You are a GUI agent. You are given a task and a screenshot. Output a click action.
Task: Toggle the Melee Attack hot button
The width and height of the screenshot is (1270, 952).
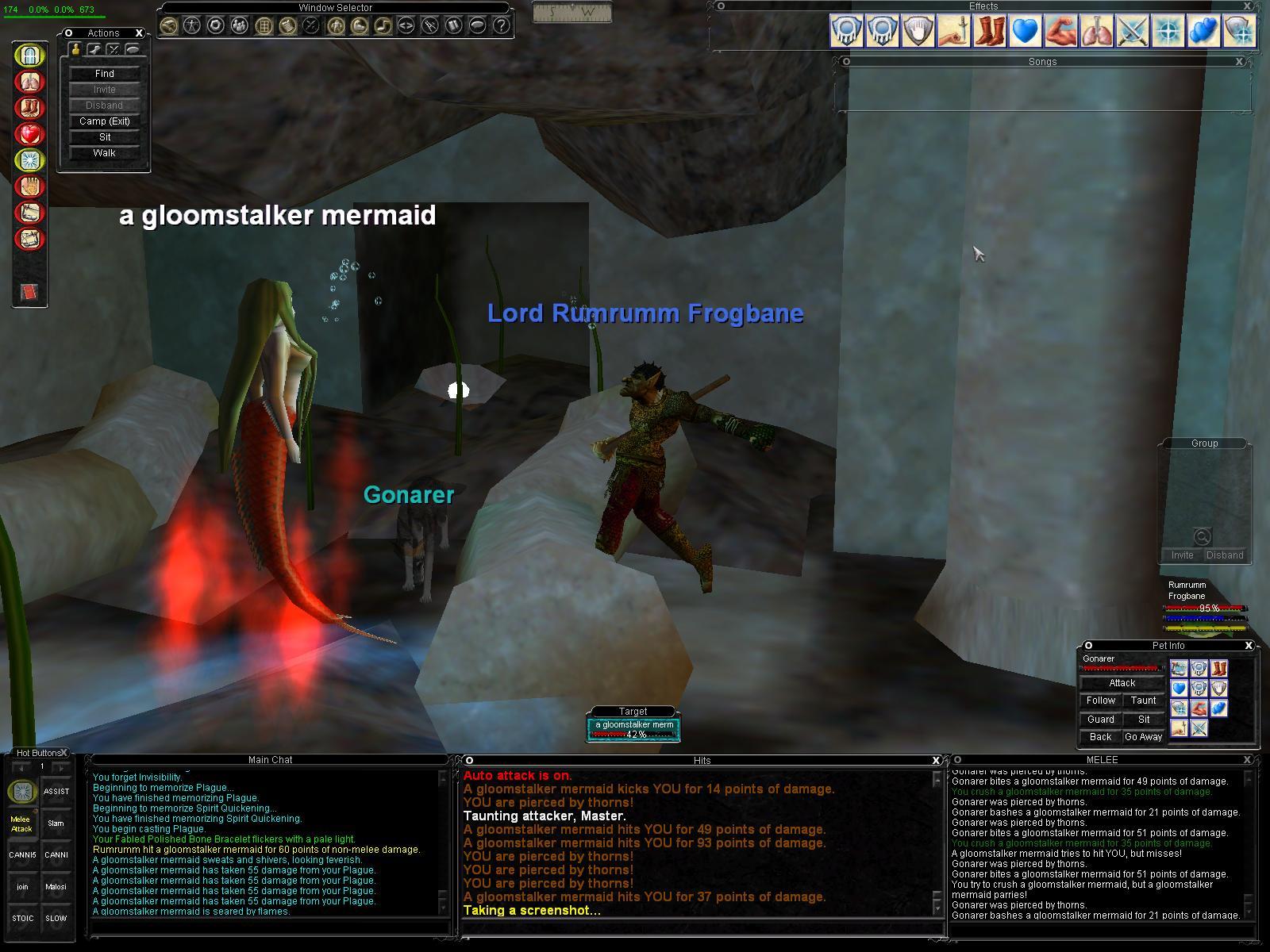click(x=21, y=823)
